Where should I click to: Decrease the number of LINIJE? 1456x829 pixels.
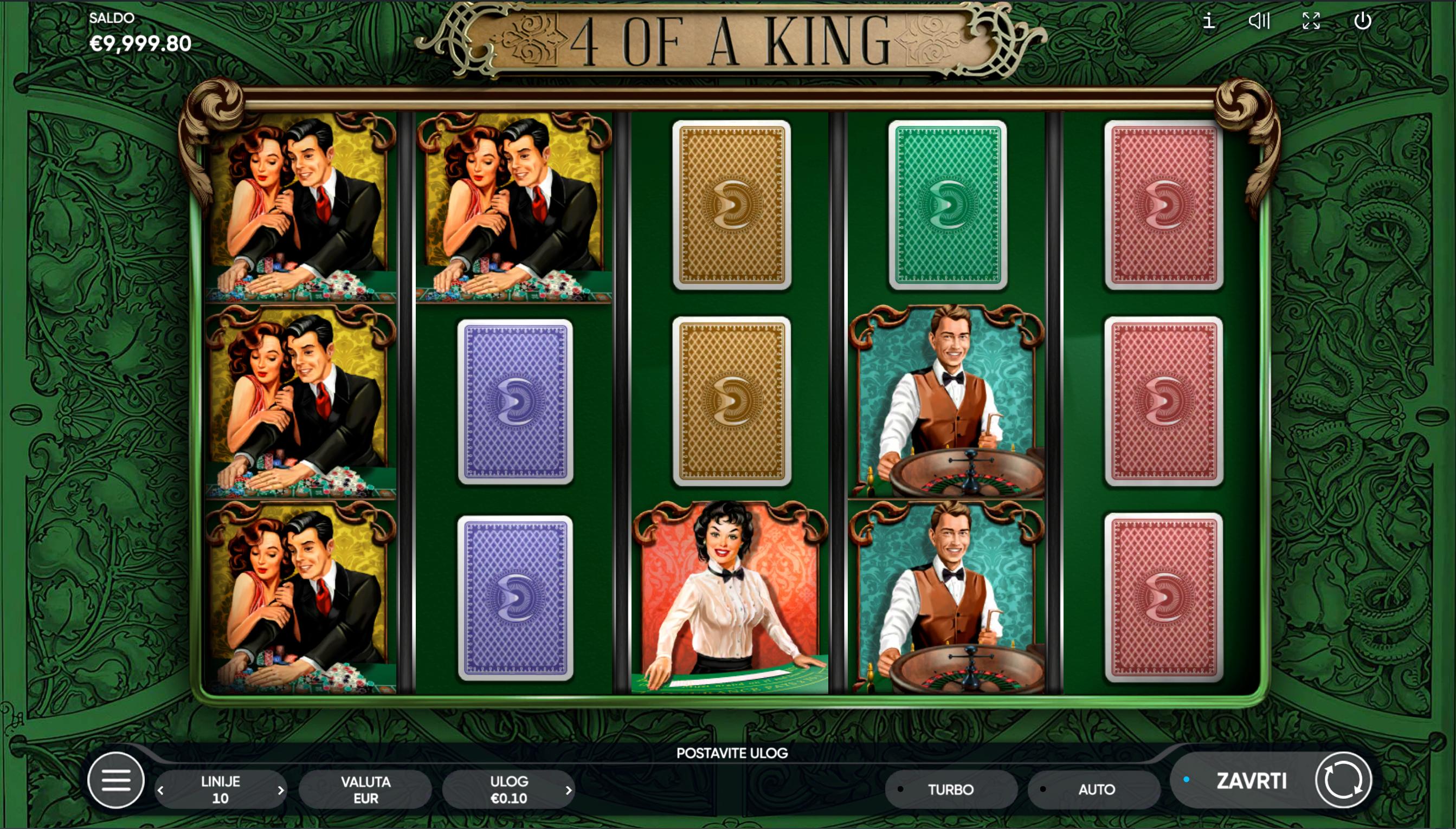(x=161, y=791)
